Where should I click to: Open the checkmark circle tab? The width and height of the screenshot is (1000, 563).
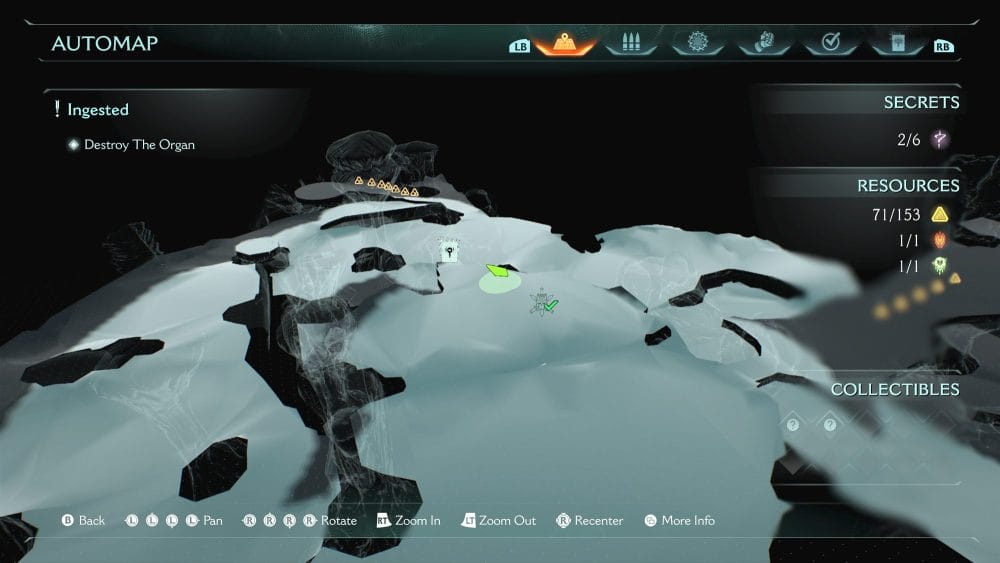coord(829,43)
